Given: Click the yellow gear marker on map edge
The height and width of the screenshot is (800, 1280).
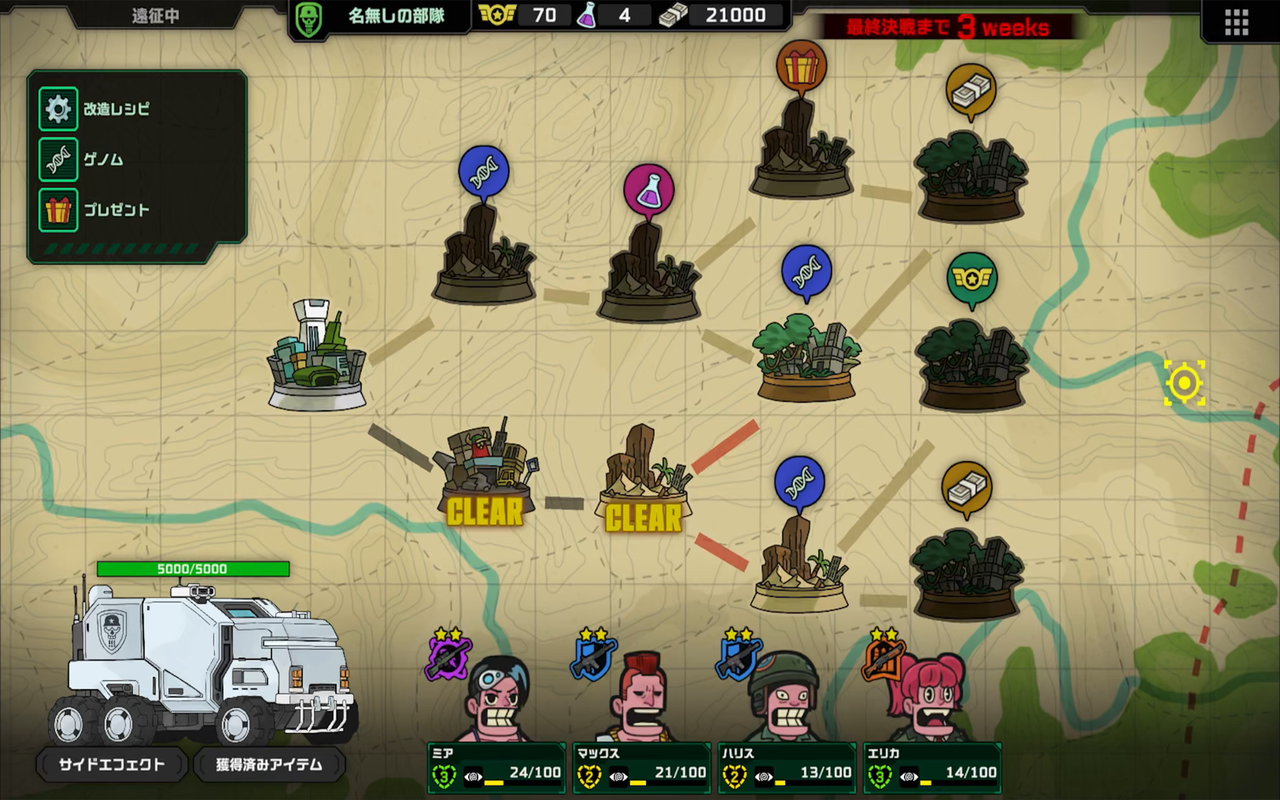Looking at the screenshot, I should click(1185, 381).
